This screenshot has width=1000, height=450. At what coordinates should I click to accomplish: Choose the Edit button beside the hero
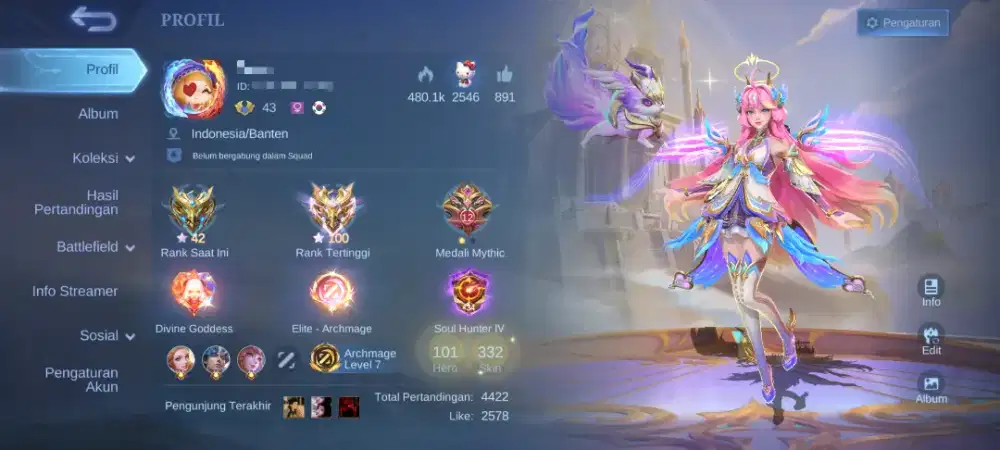click(x=931, y=339)
